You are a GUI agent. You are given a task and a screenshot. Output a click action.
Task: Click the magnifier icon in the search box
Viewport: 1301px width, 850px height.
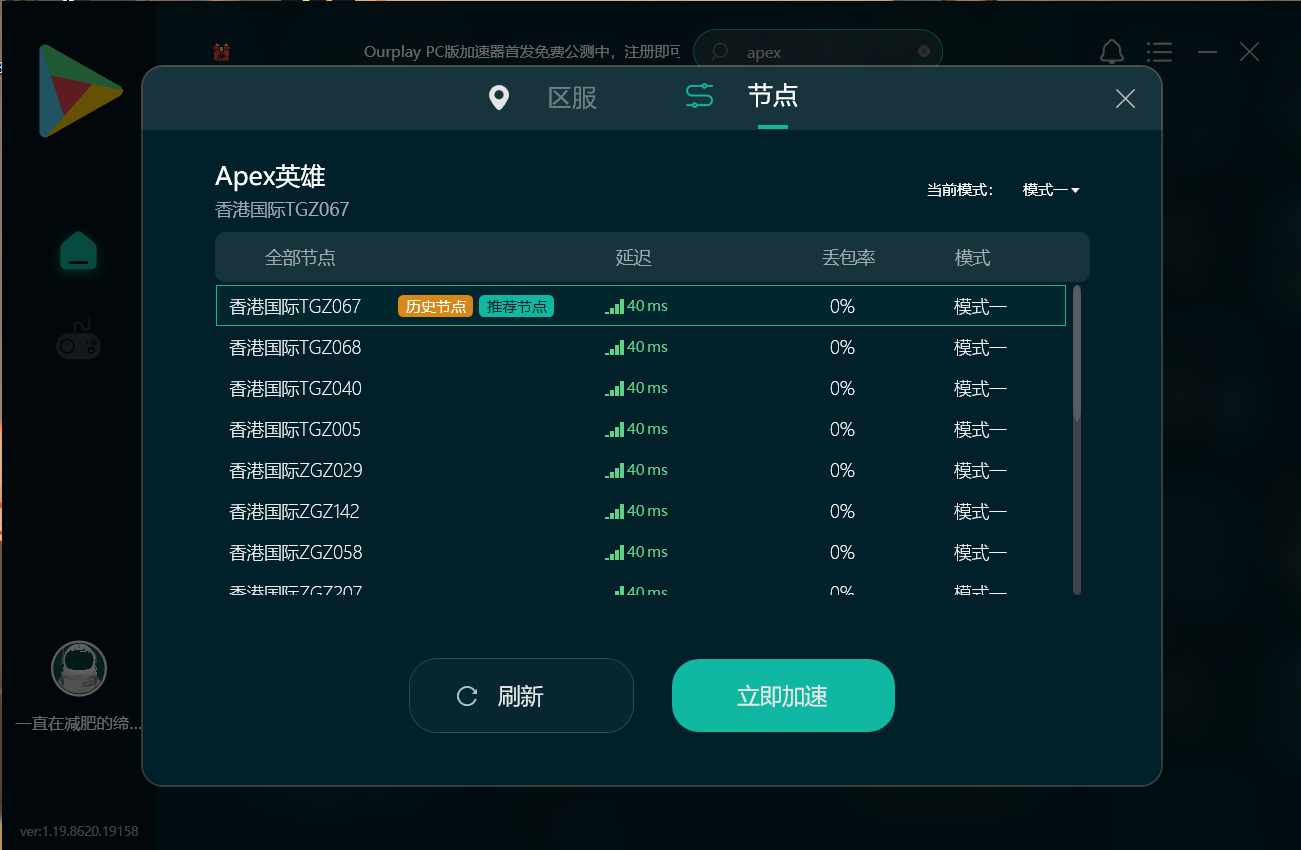[x=719, y=51]
